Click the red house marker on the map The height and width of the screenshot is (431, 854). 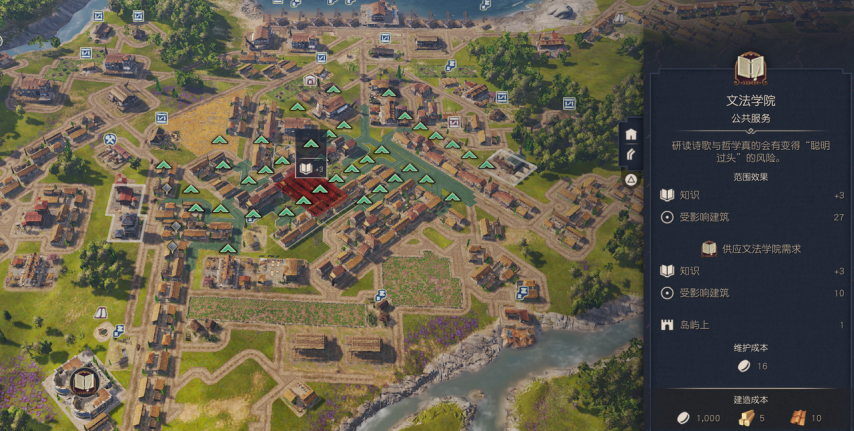[x=310, y=80]
